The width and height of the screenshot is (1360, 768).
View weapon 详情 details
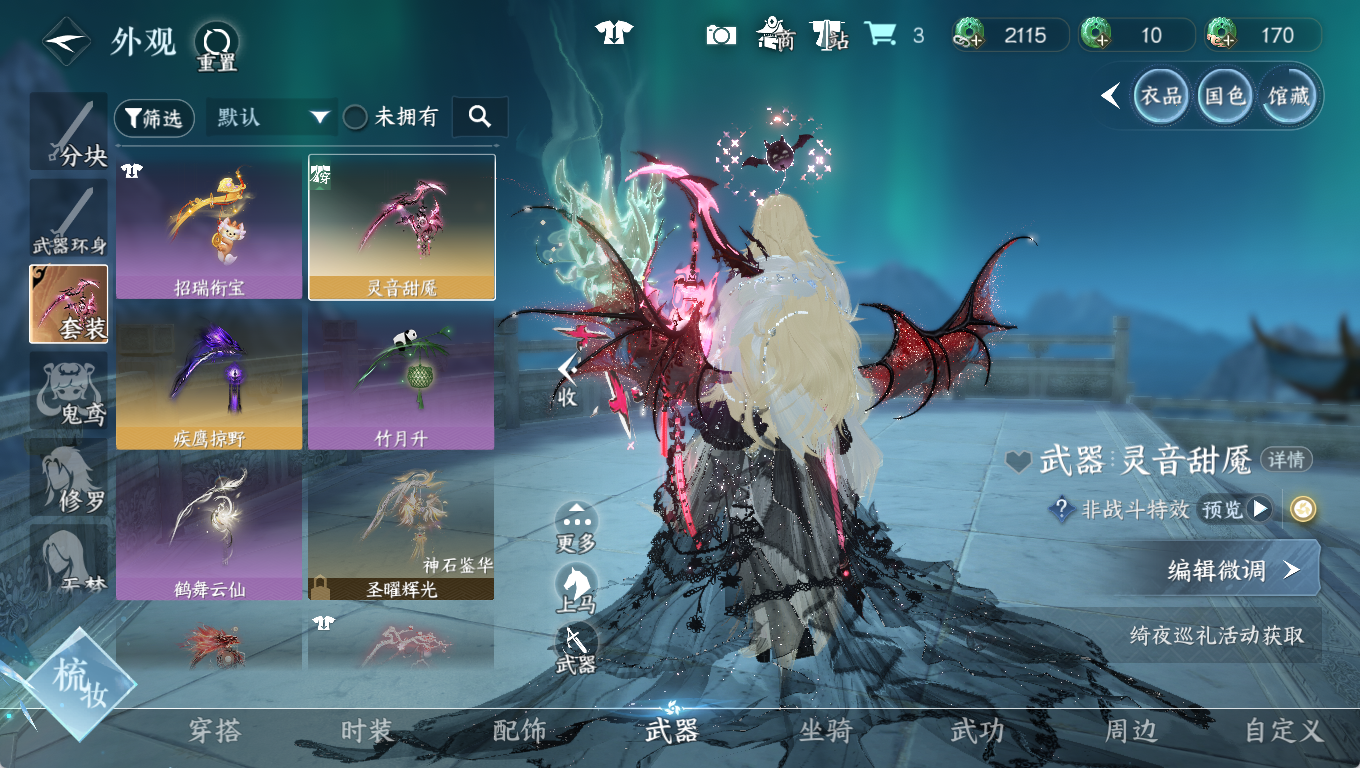click(1286, 460)
